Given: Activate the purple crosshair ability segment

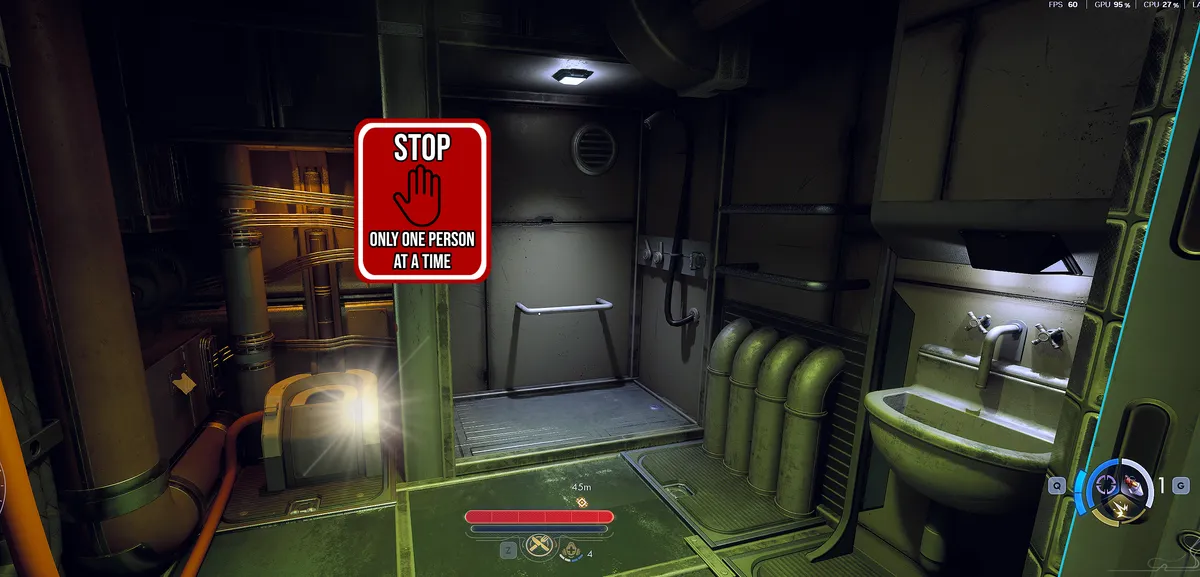Looking at the screenshot, I should coord(1106,485).
